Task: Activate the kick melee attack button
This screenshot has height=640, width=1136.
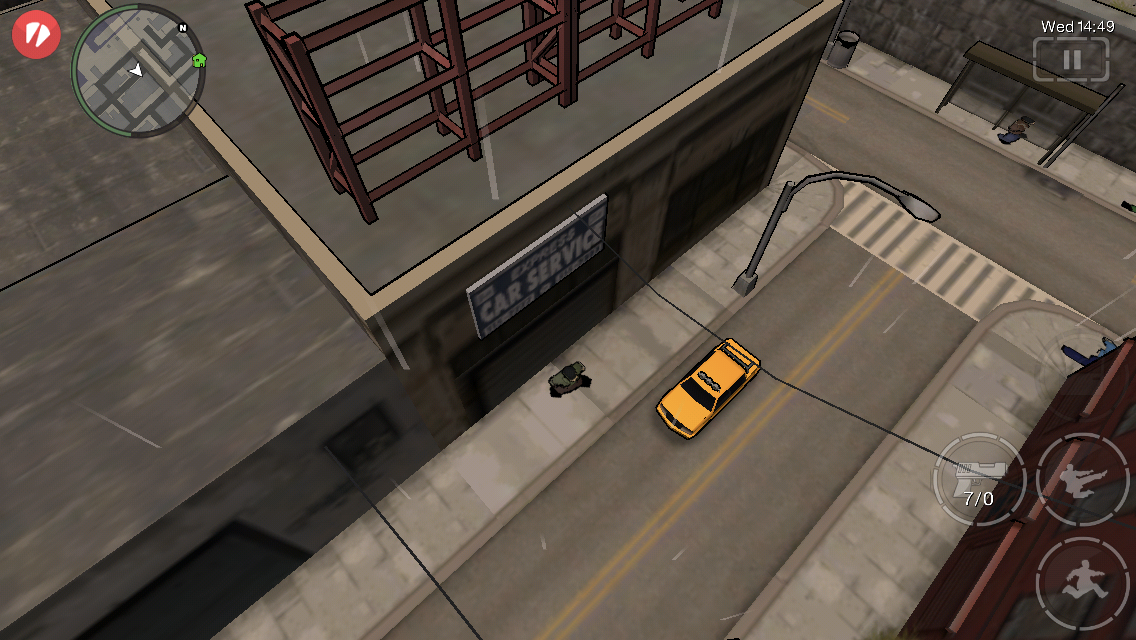Action: click(1083, 478)
